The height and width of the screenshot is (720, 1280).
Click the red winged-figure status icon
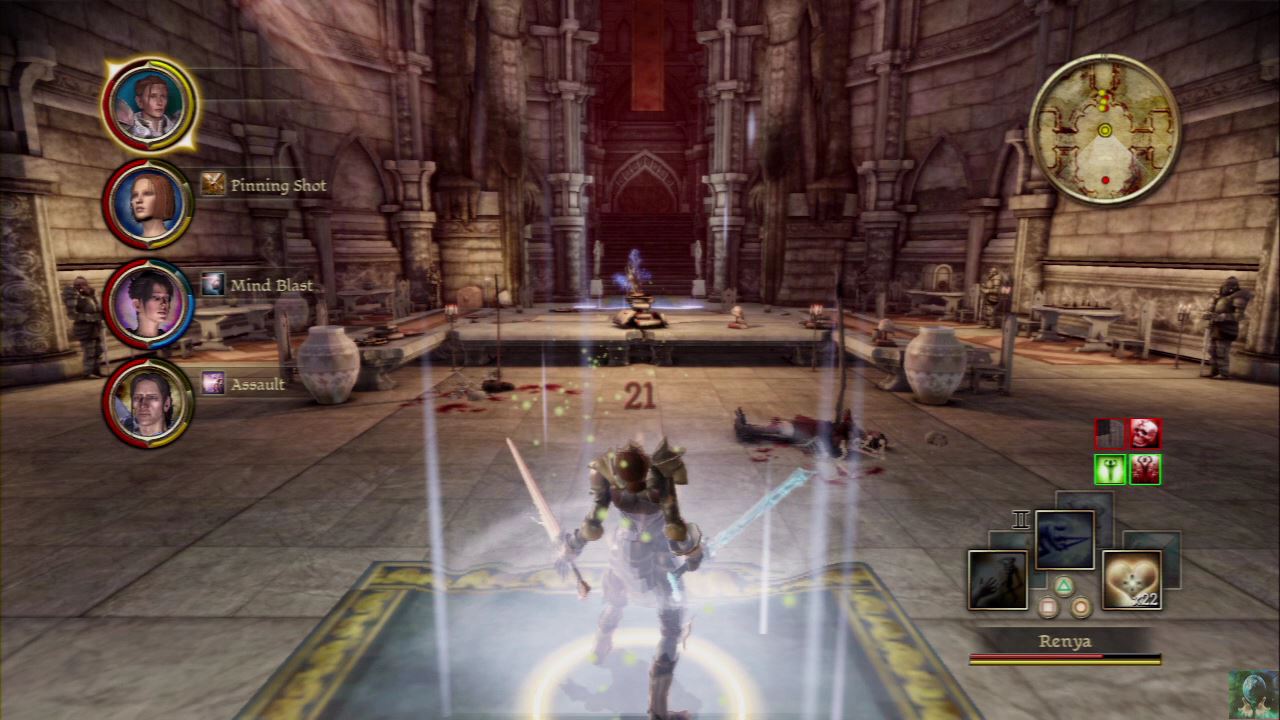point(1145,469)
